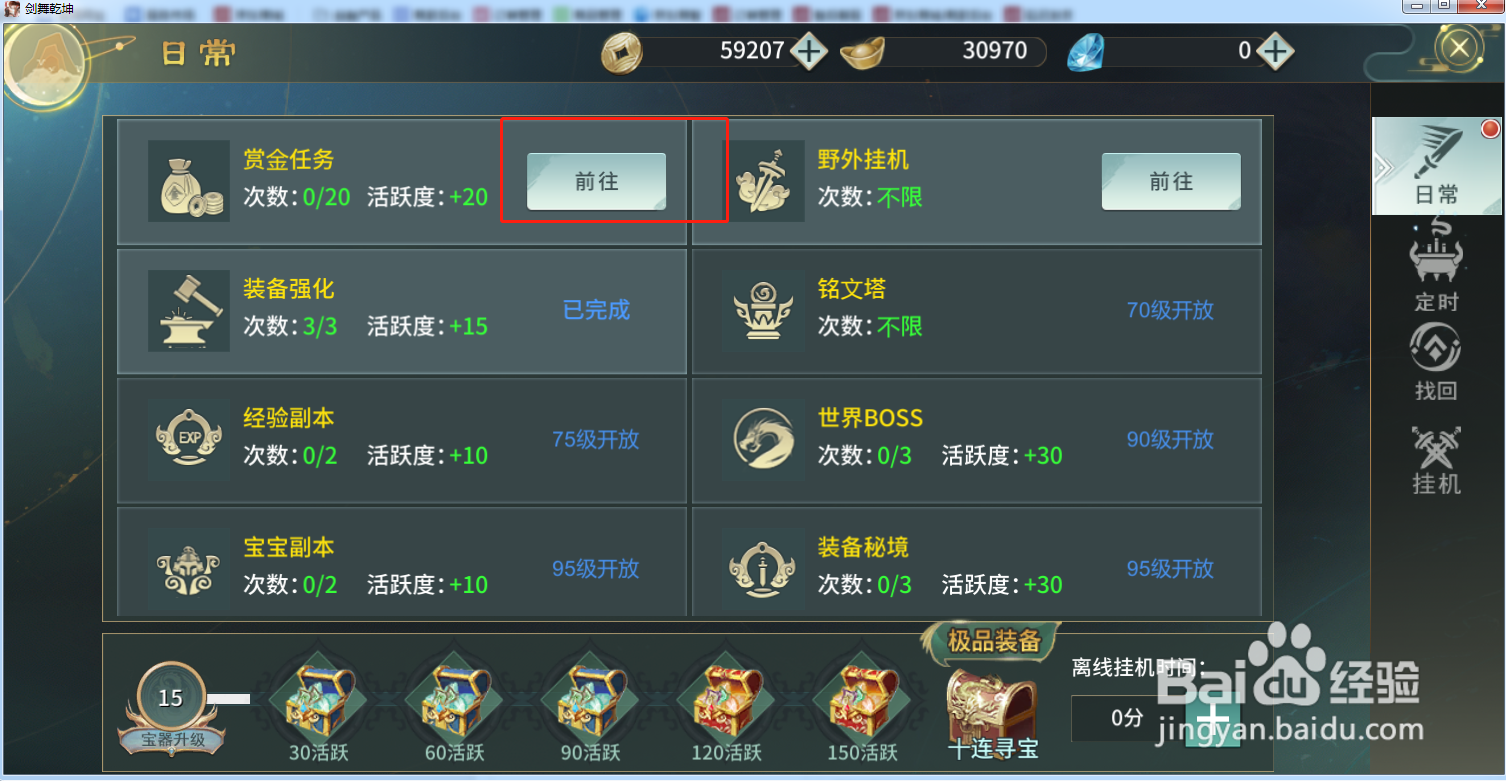
Task: Open the 经验副本 EXP emblem icon
Action: [x=188, y=438]
